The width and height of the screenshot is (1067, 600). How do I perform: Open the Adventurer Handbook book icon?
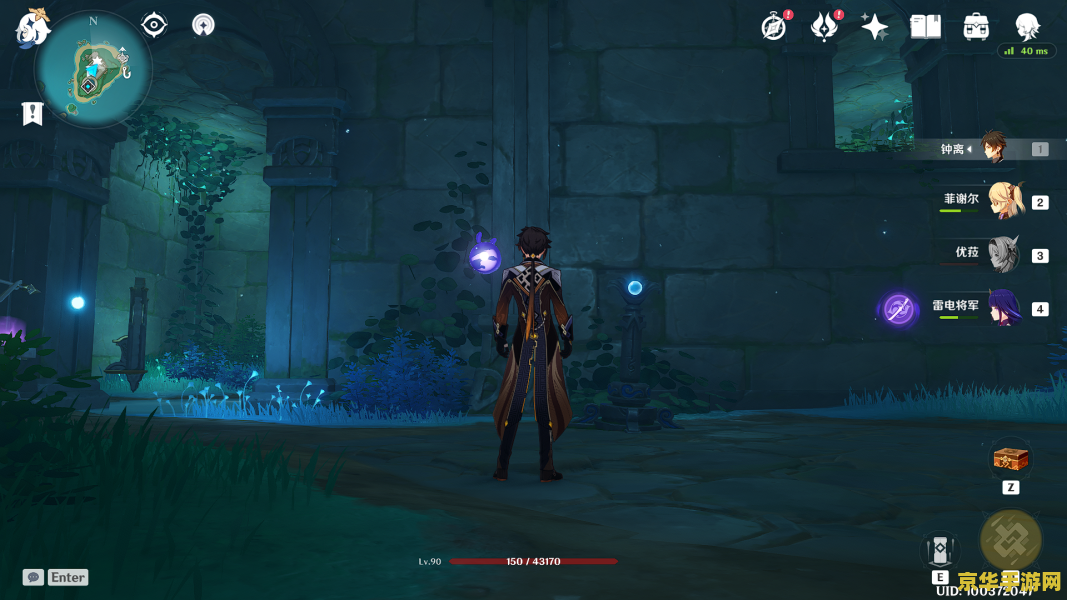pos(925,27)
